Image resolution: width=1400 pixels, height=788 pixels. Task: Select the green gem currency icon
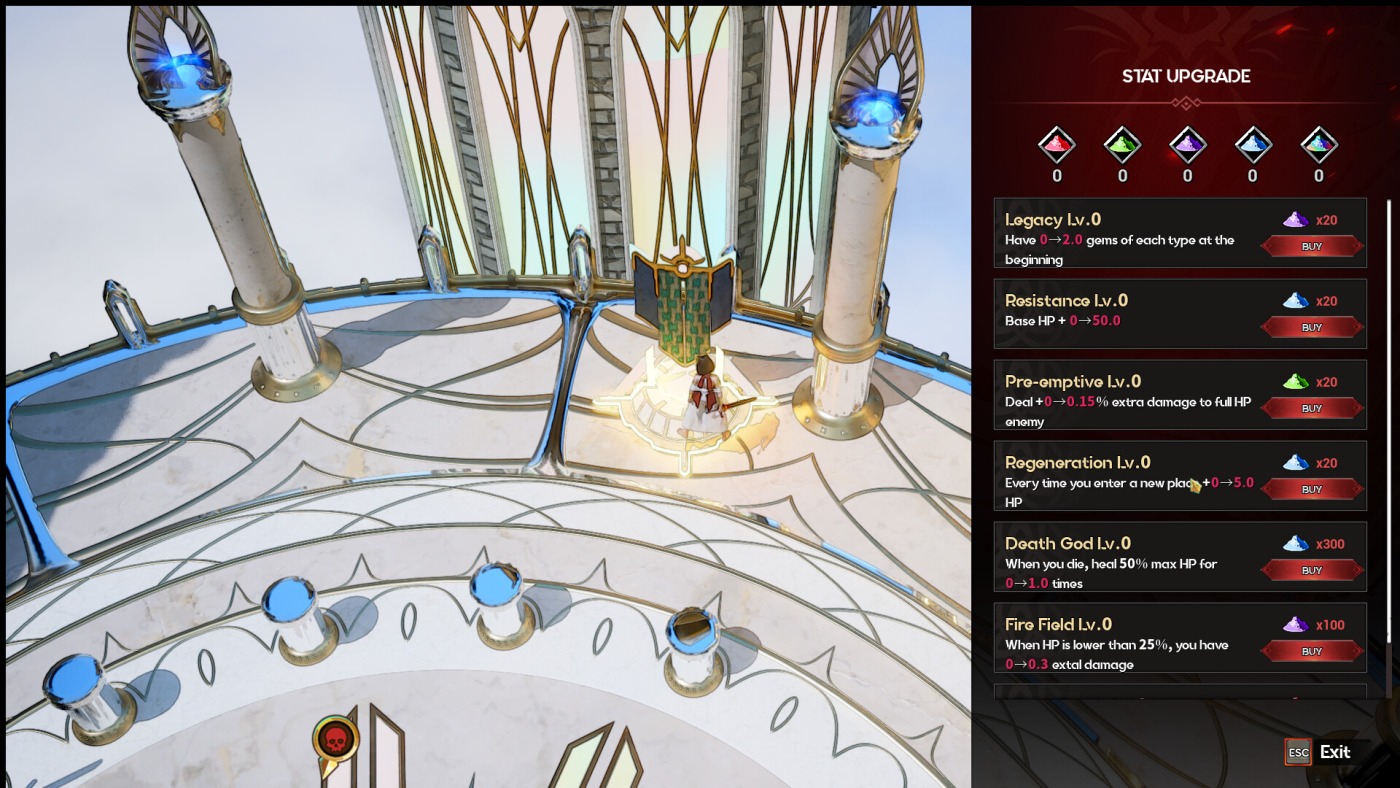(1122, 146)
